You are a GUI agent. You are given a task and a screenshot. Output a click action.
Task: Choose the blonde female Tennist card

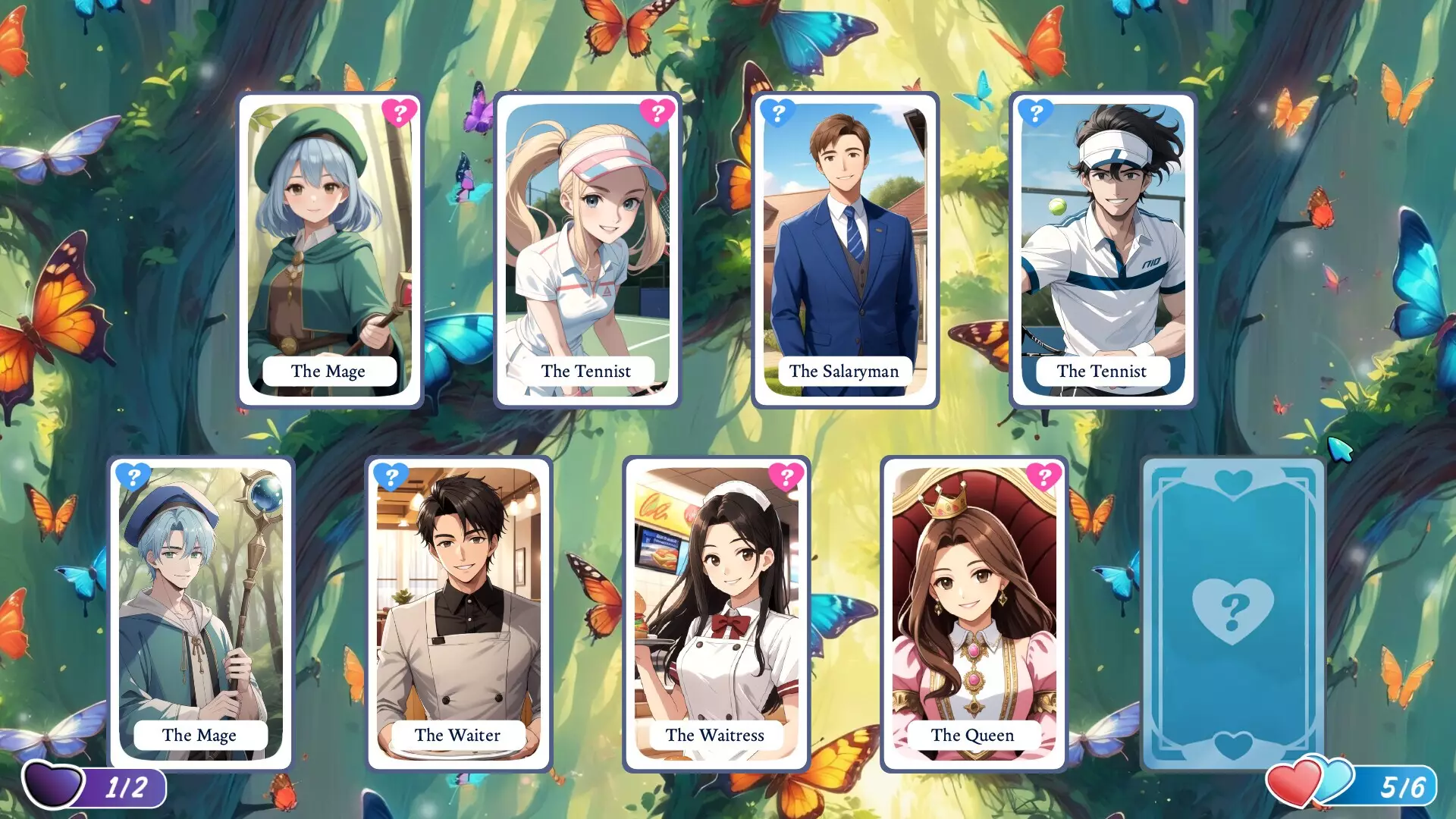[x=587, y=250]
